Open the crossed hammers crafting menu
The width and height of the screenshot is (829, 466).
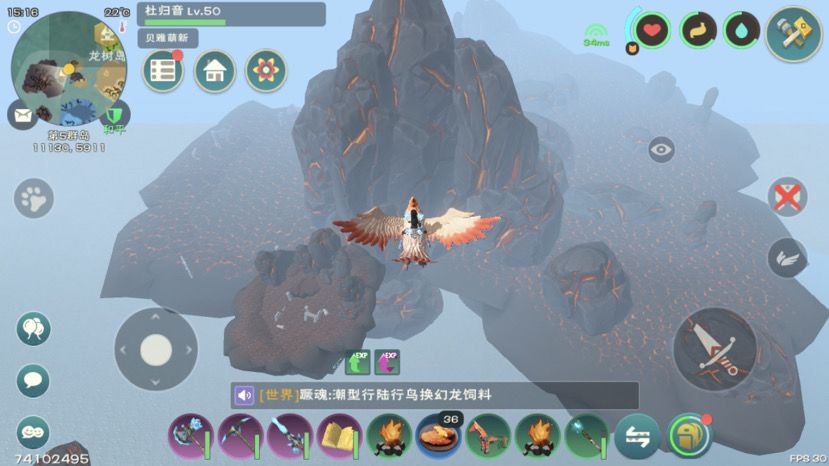(x=794, y=33)
